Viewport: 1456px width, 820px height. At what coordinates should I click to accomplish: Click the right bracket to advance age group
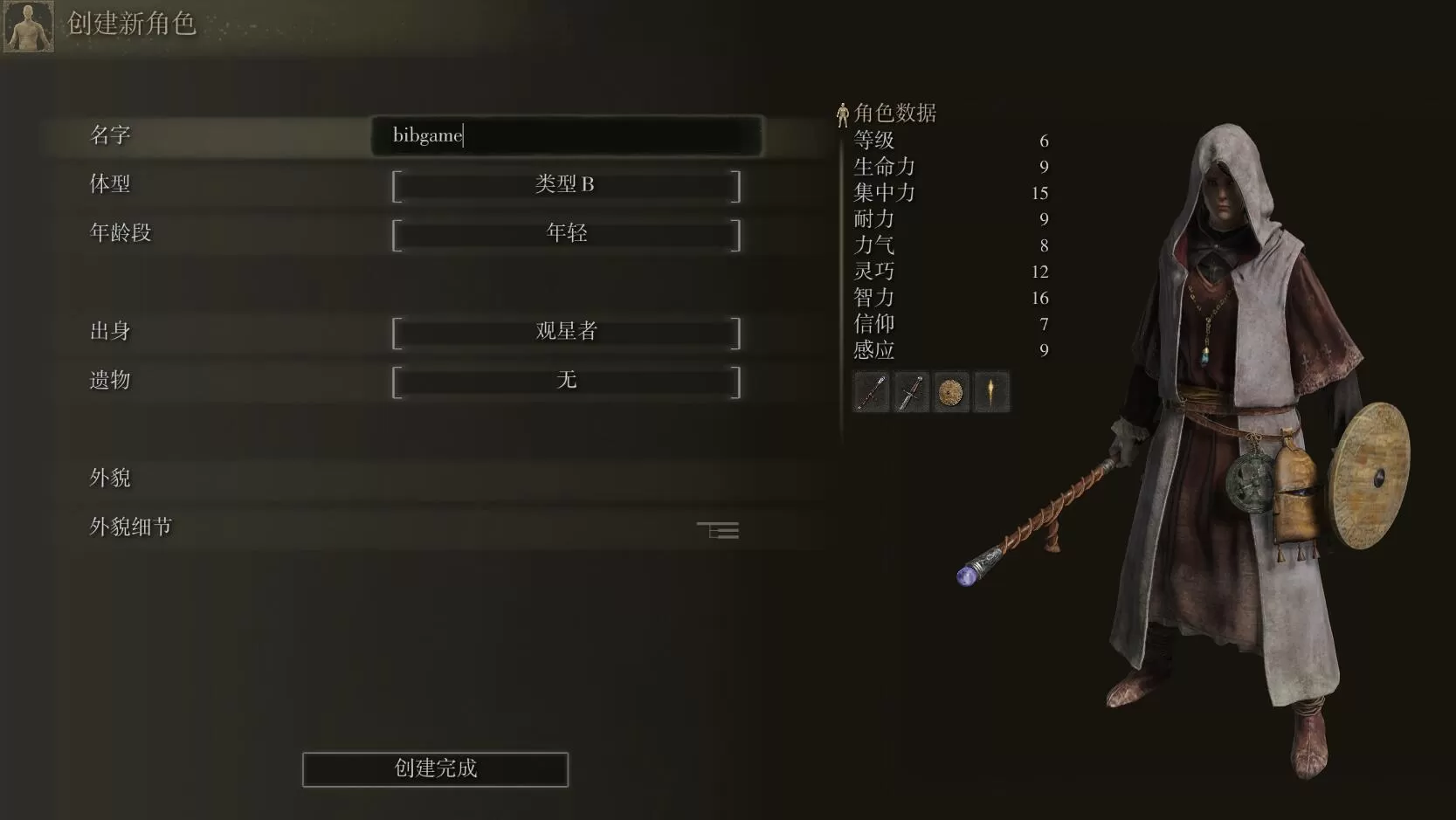click(736, 233)
